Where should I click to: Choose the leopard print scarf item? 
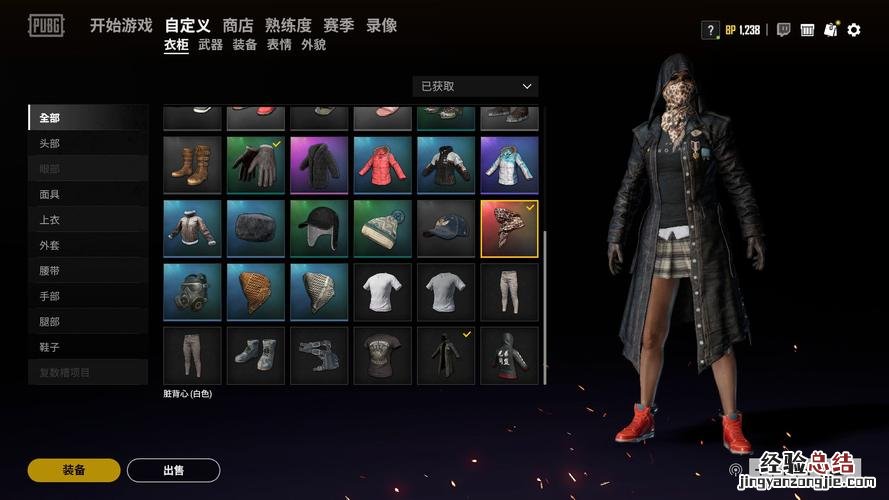pos(509,229)
